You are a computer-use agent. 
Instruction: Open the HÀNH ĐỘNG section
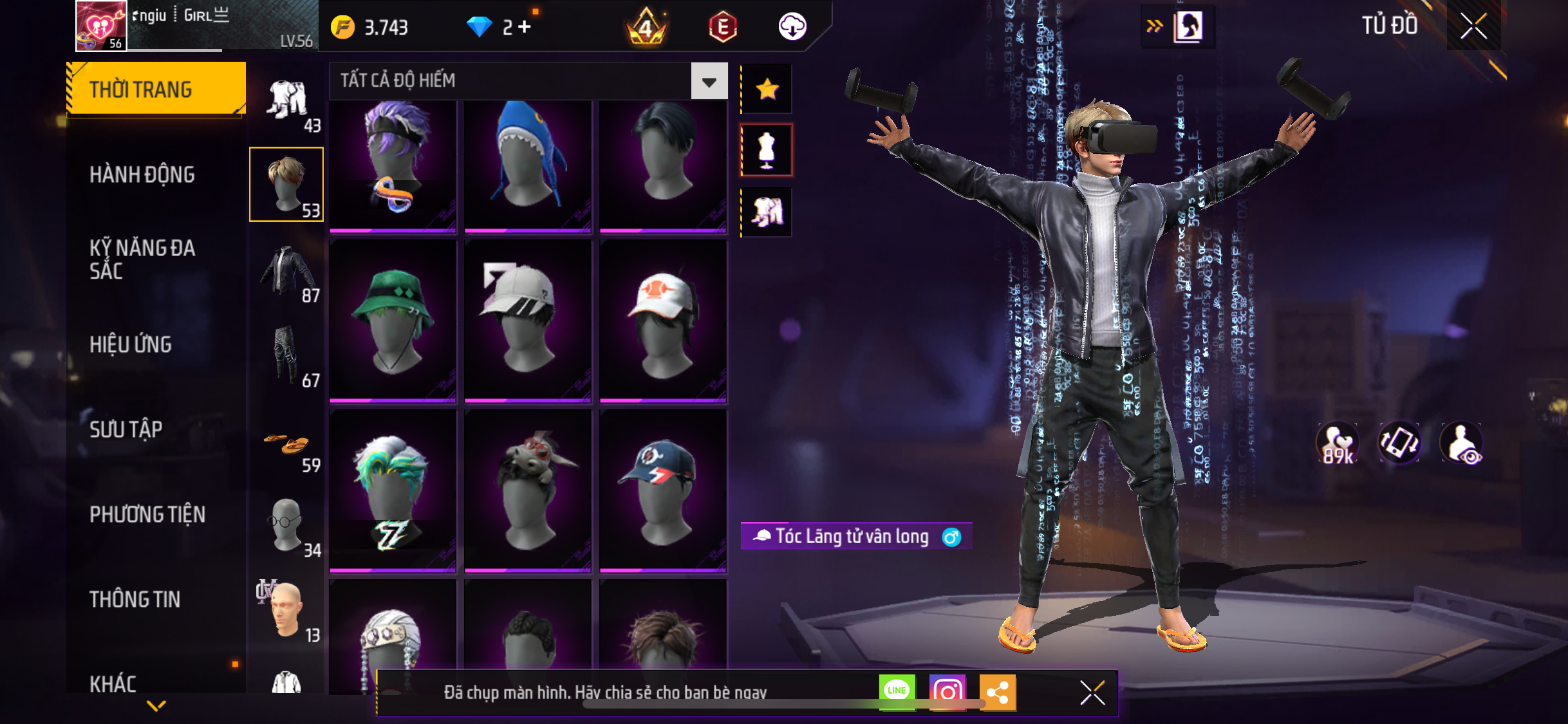(x=142, y=174)
